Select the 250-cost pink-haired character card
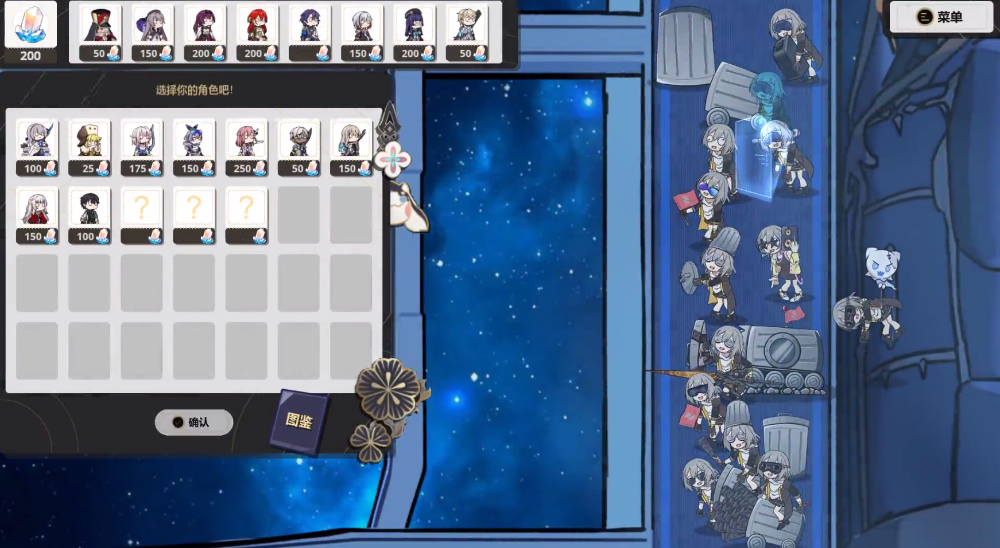 pyautogui.click(x=246, y=146)
